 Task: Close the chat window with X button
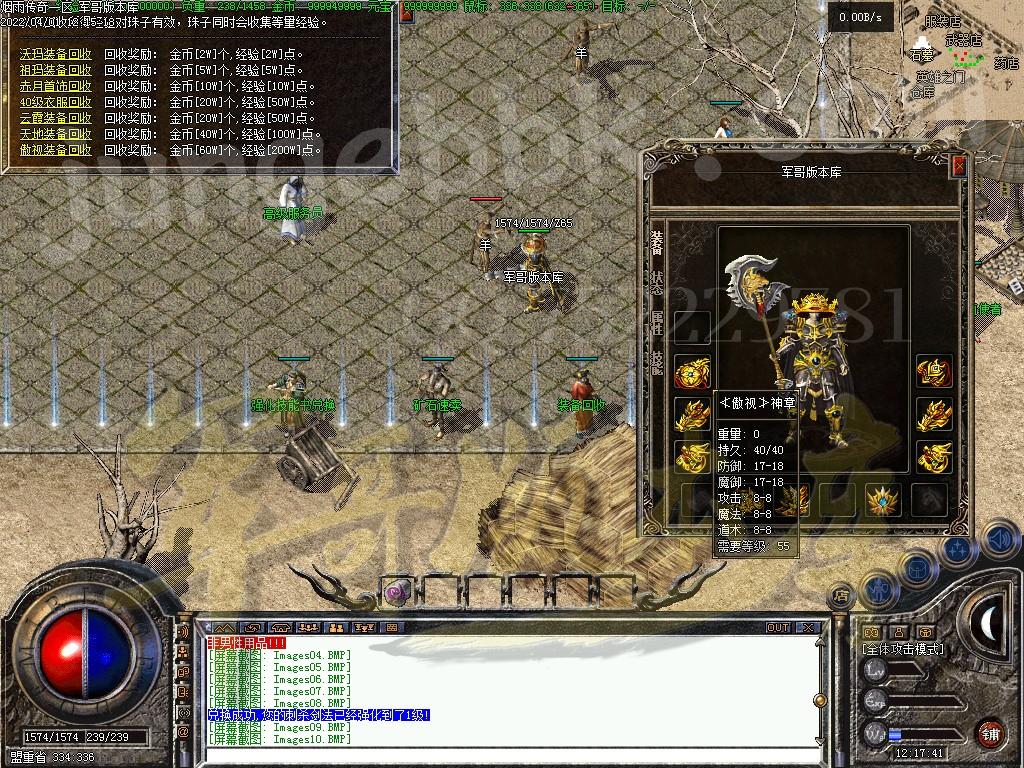click(x=808, y=628)
